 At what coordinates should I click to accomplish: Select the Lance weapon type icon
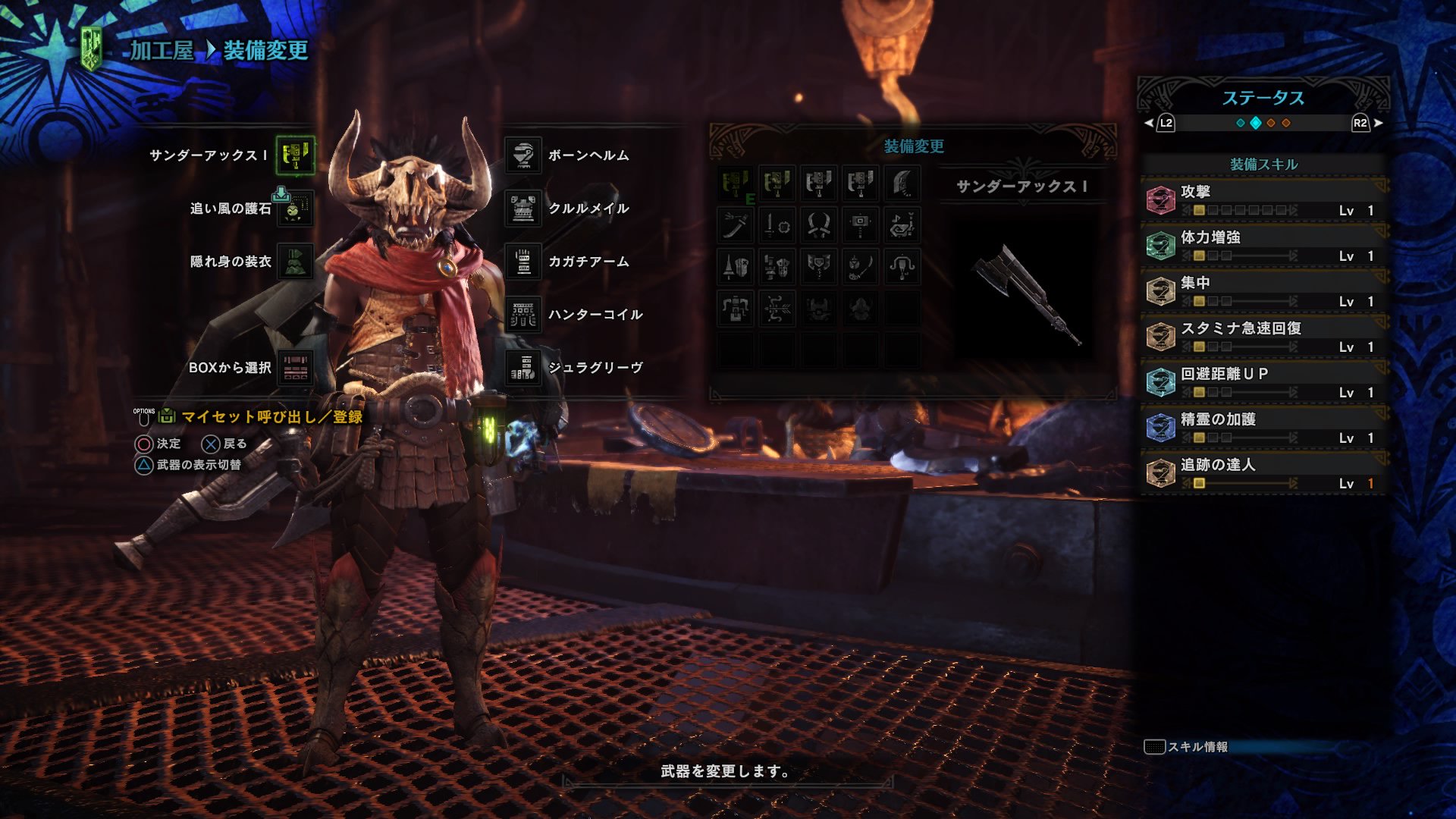(735, 268)
